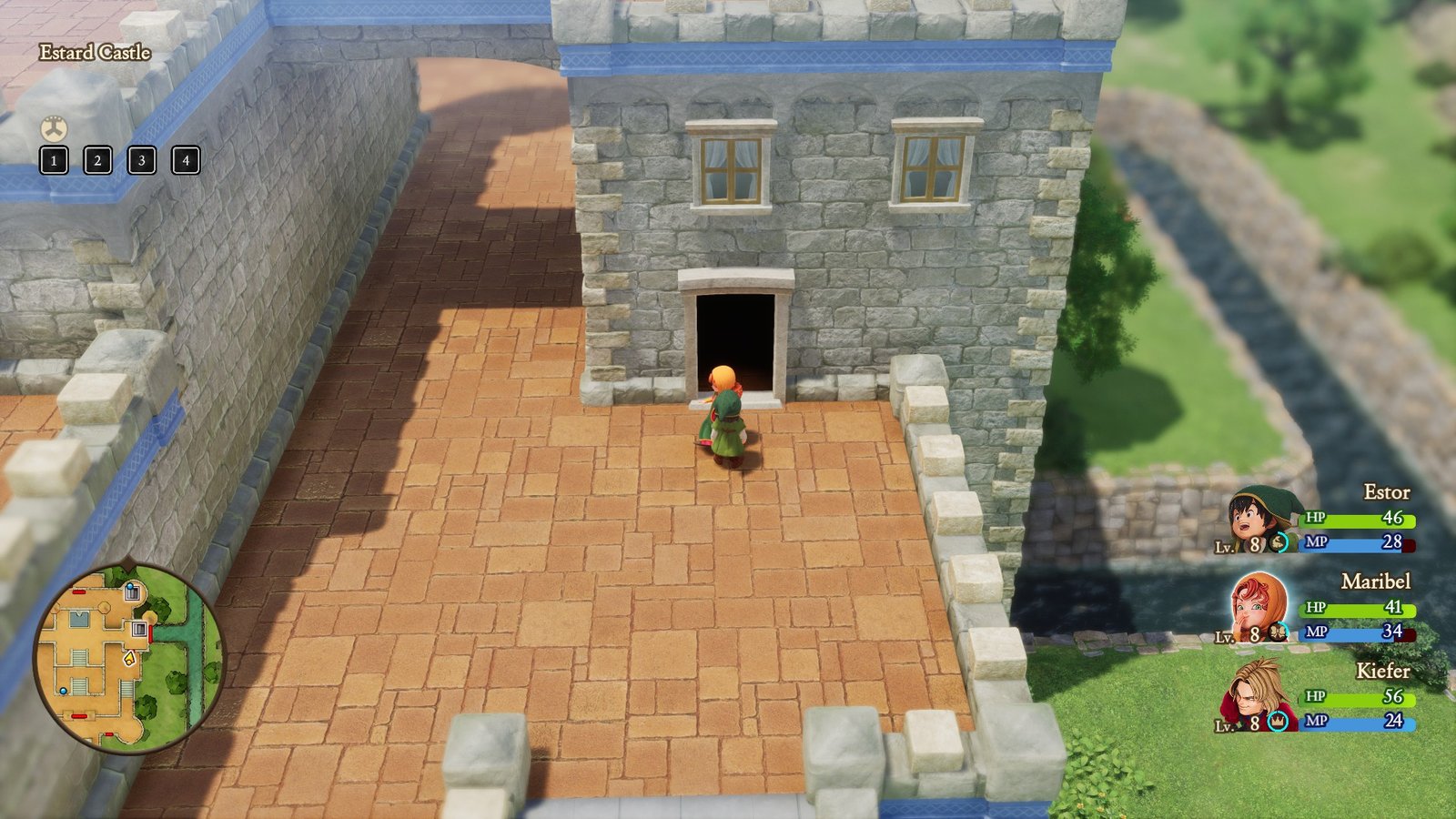
Task: Click Maribel's name label
Action: point(1374,582)
